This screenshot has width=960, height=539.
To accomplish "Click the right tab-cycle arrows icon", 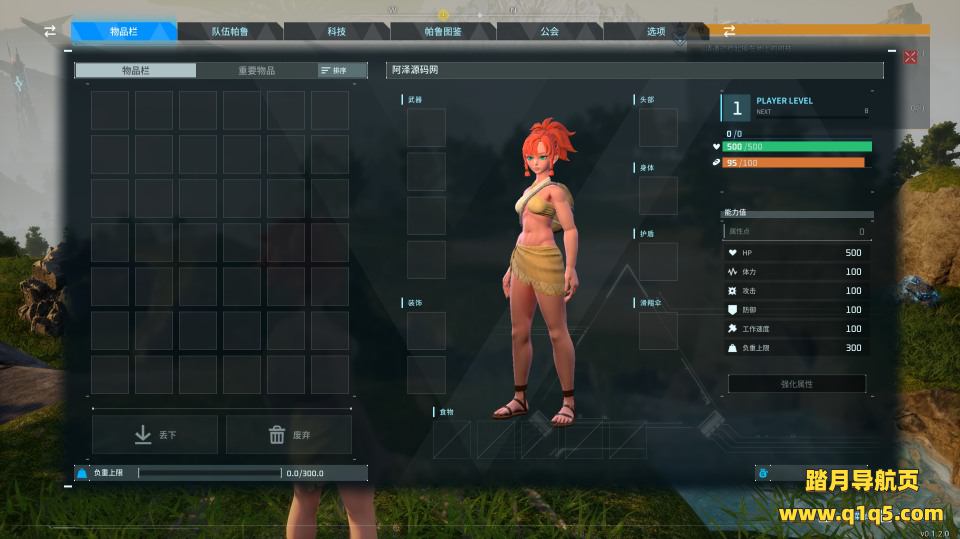I will [x=729, y=31].
